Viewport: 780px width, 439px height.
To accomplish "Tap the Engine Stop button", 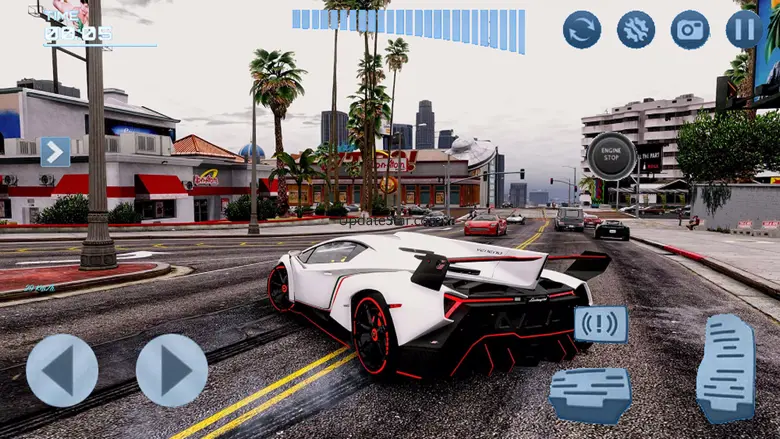I will click(611, 156).
